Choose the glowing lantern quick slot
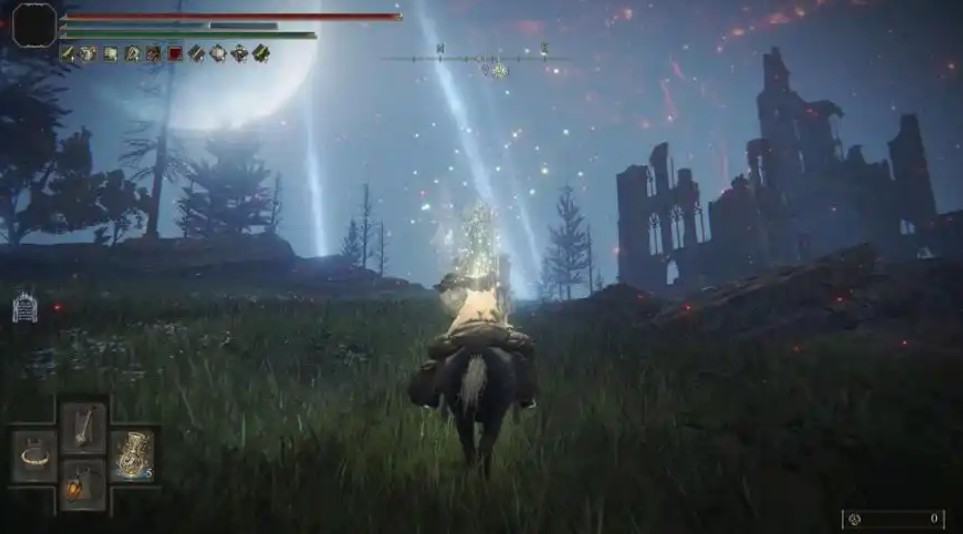Viewport: 963px width, 534px height. pos(82,484)
